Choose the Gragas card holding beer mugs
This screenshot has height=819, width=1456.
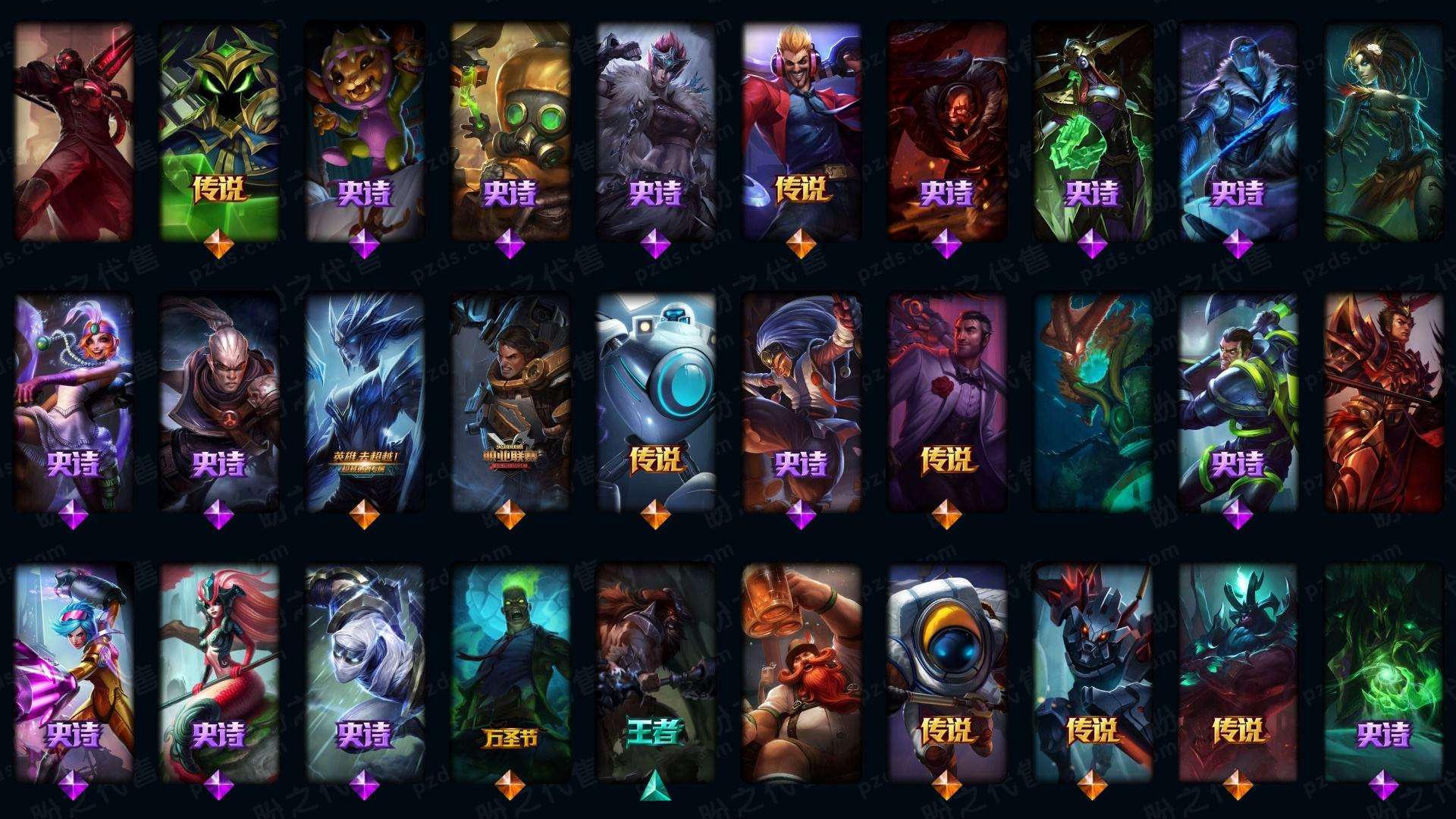(x=801, y=672)
